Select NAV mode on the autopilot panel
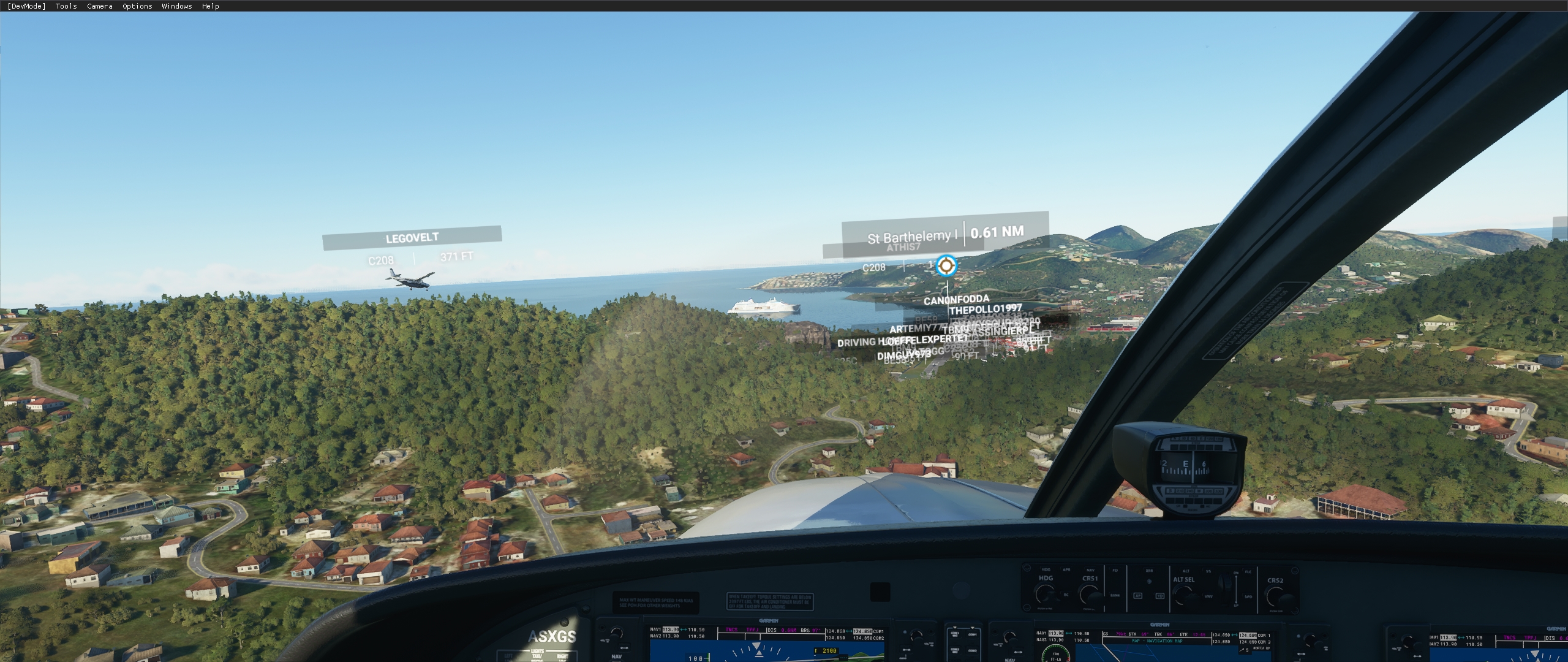 (1090, 569)
